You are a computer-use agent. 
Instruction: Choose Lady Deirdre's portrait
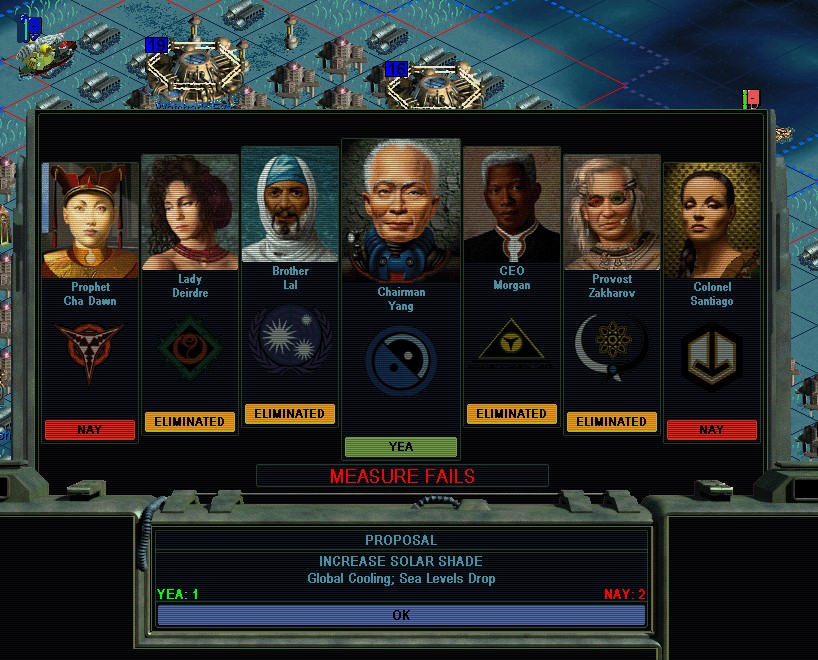pos(190,213)
